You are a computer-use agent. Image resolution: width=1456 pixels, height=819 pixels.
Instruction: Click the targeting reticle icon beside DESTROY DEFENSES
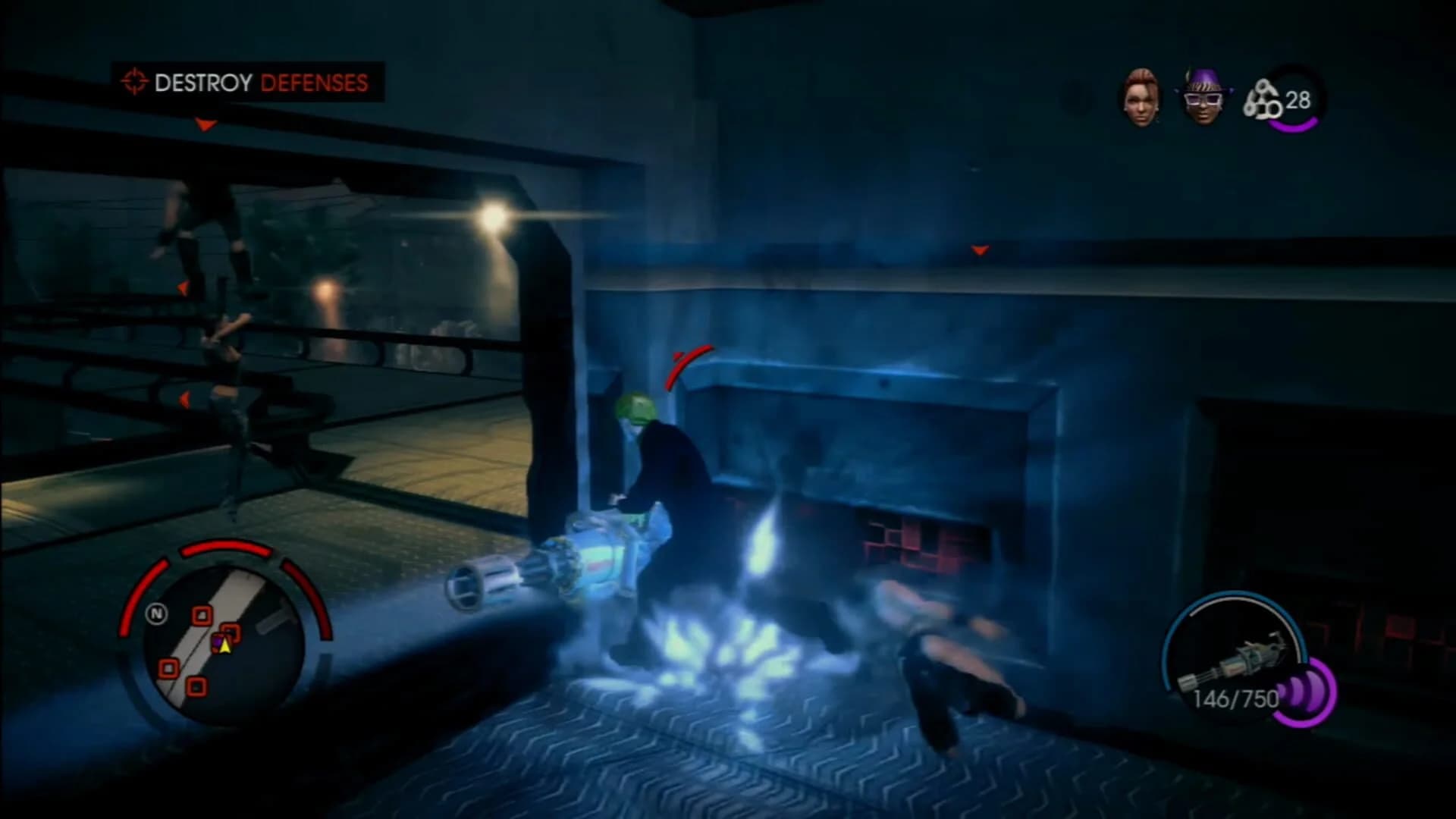[134, 80]
